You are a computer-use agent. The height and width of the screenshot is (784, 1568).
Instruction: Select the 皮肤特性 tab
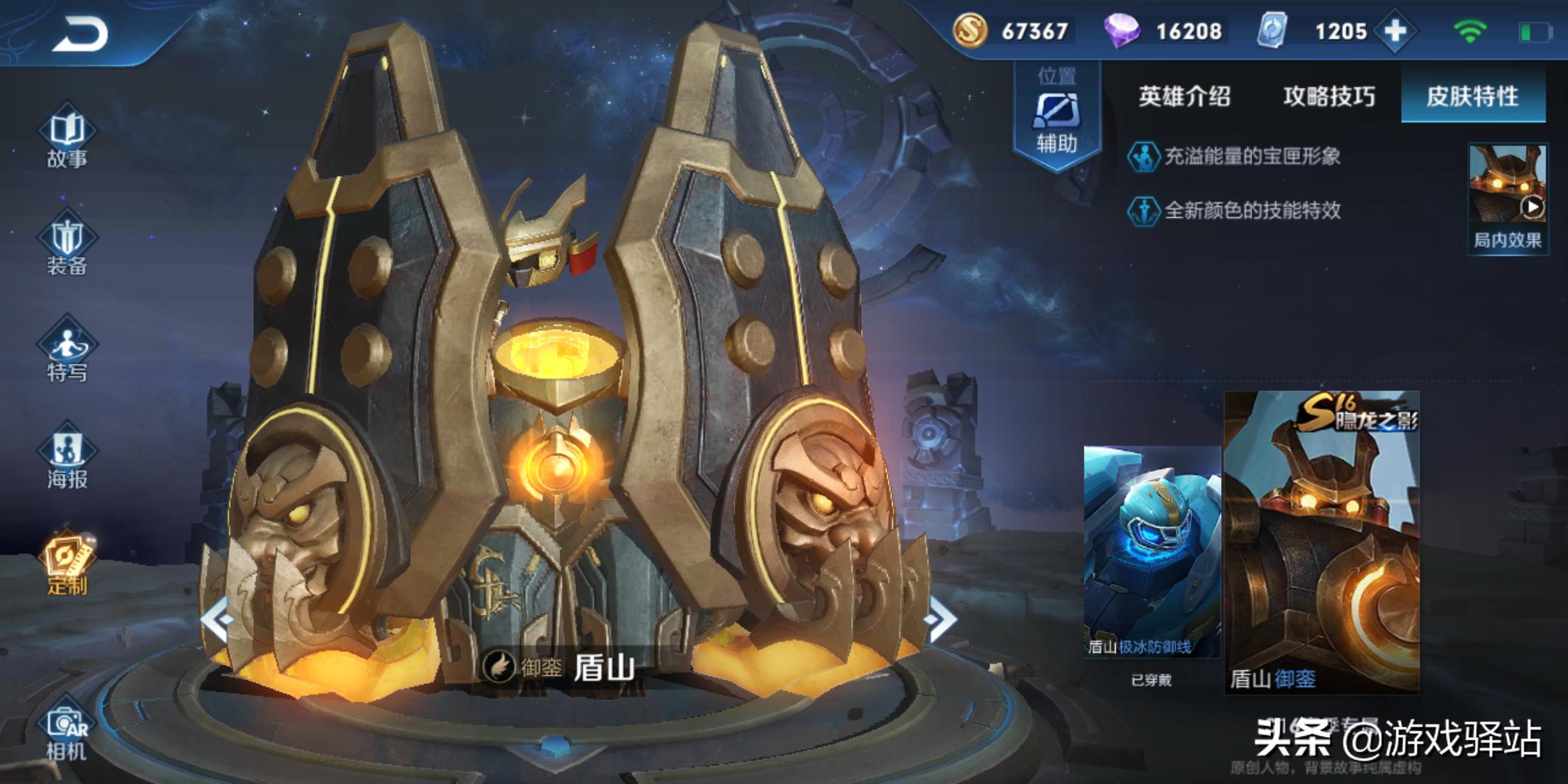(1472, 97)
